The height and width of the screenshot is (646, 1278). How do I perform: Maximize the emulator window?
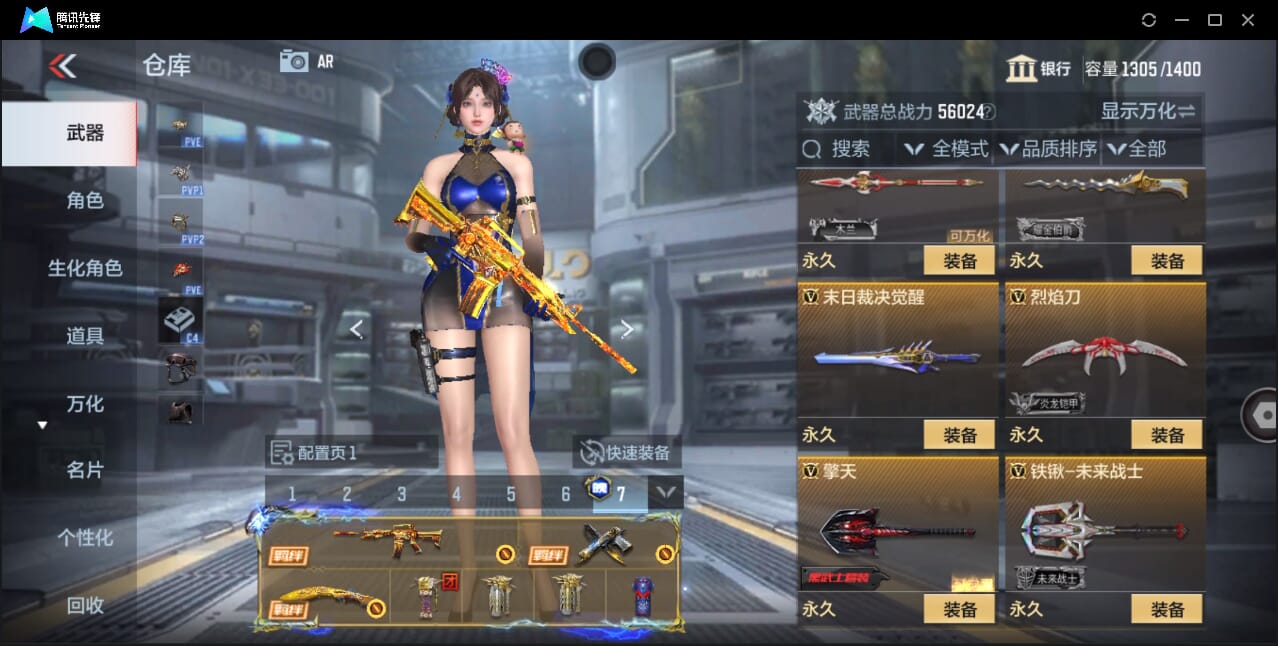coord(1214,20)
